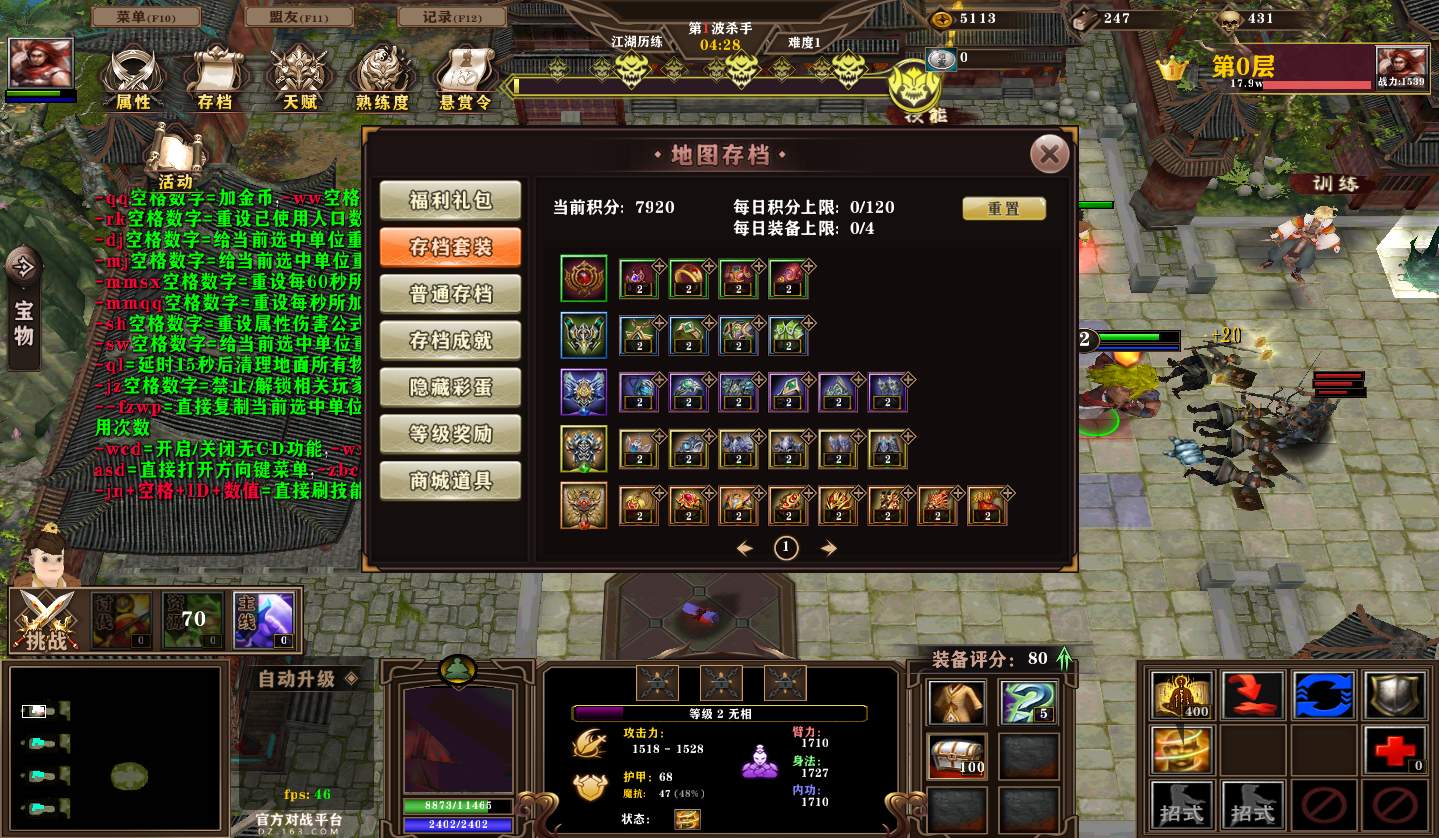The image size is (1439, 838).
Task: Open the 存档成就 tab
Action: point(450,341)
